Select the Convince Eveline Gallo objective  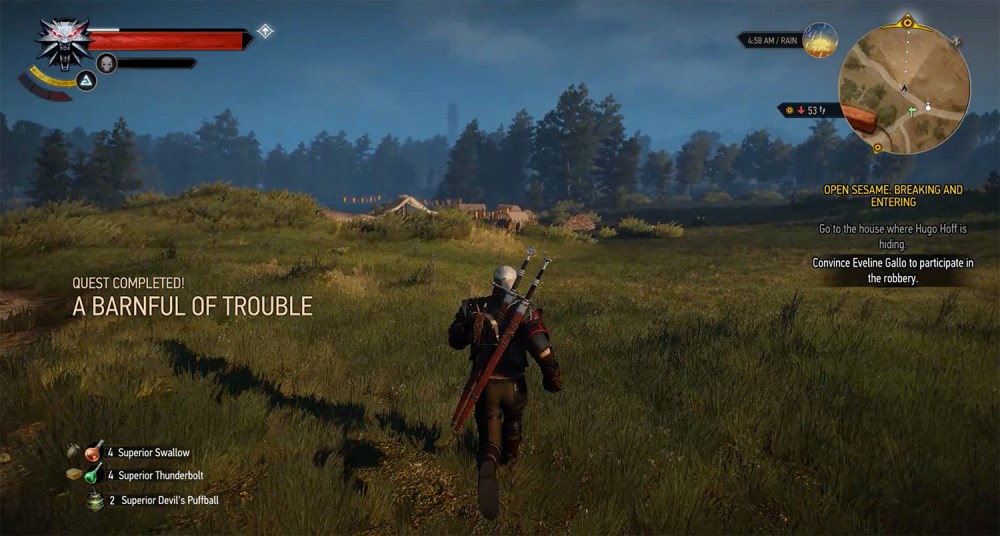(893, 271)
